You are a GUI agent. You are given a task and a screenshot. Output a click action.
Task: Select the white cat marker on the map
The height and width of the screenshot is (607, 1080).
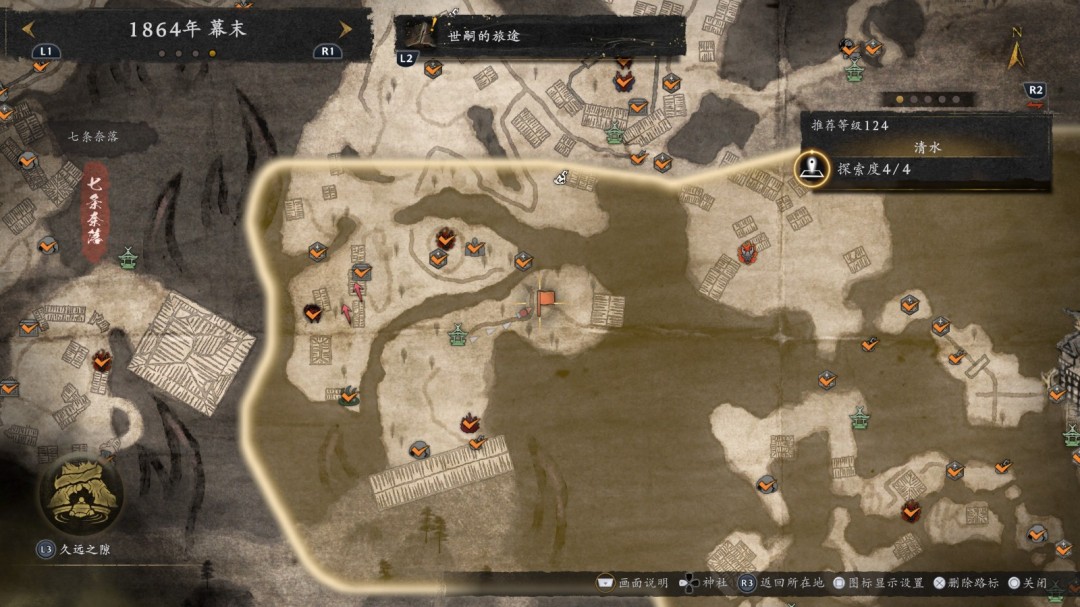(x=563, y=178)
